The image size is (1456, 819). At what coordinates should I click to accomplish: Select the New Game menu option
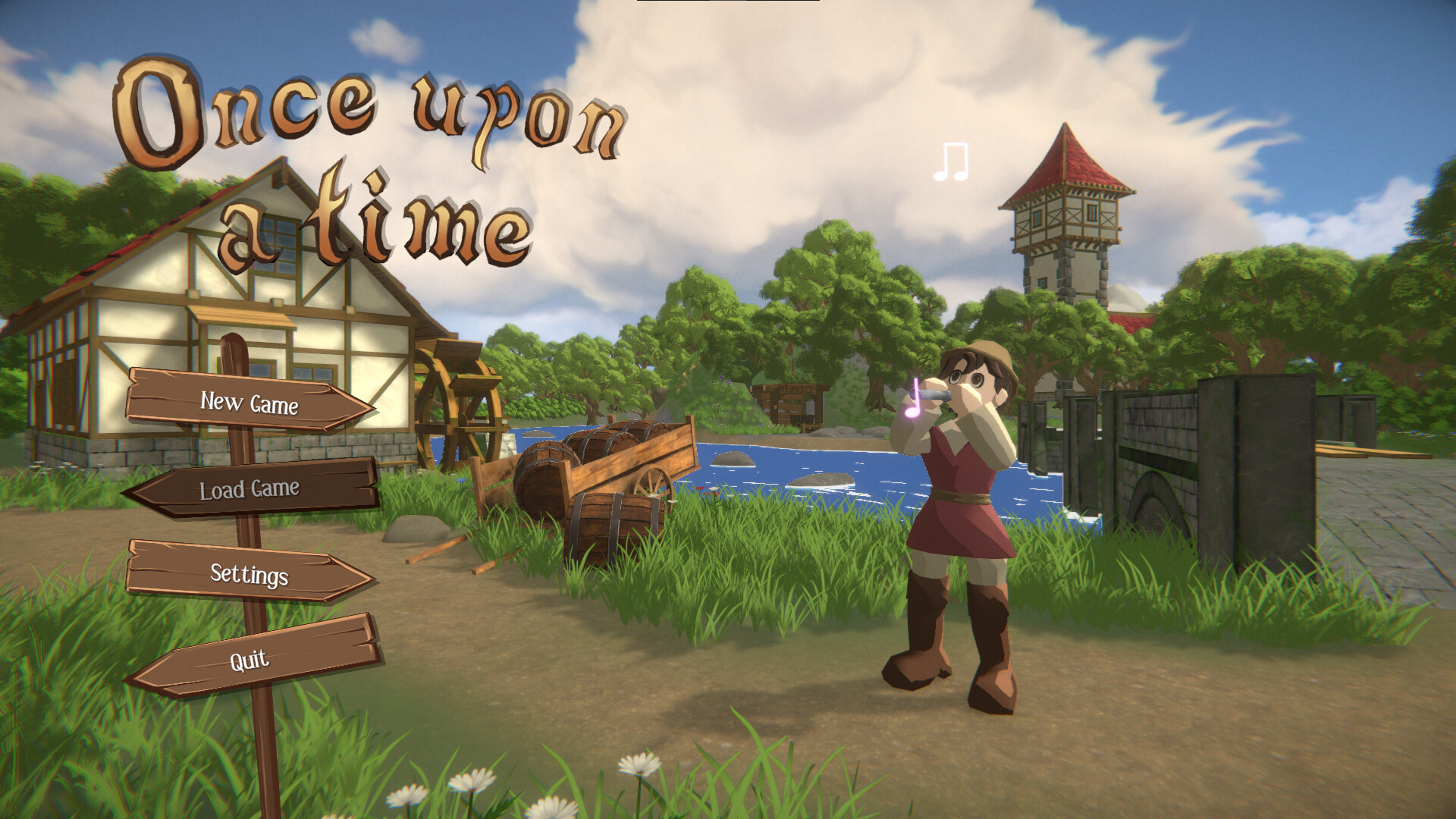[x=250, y=405]
